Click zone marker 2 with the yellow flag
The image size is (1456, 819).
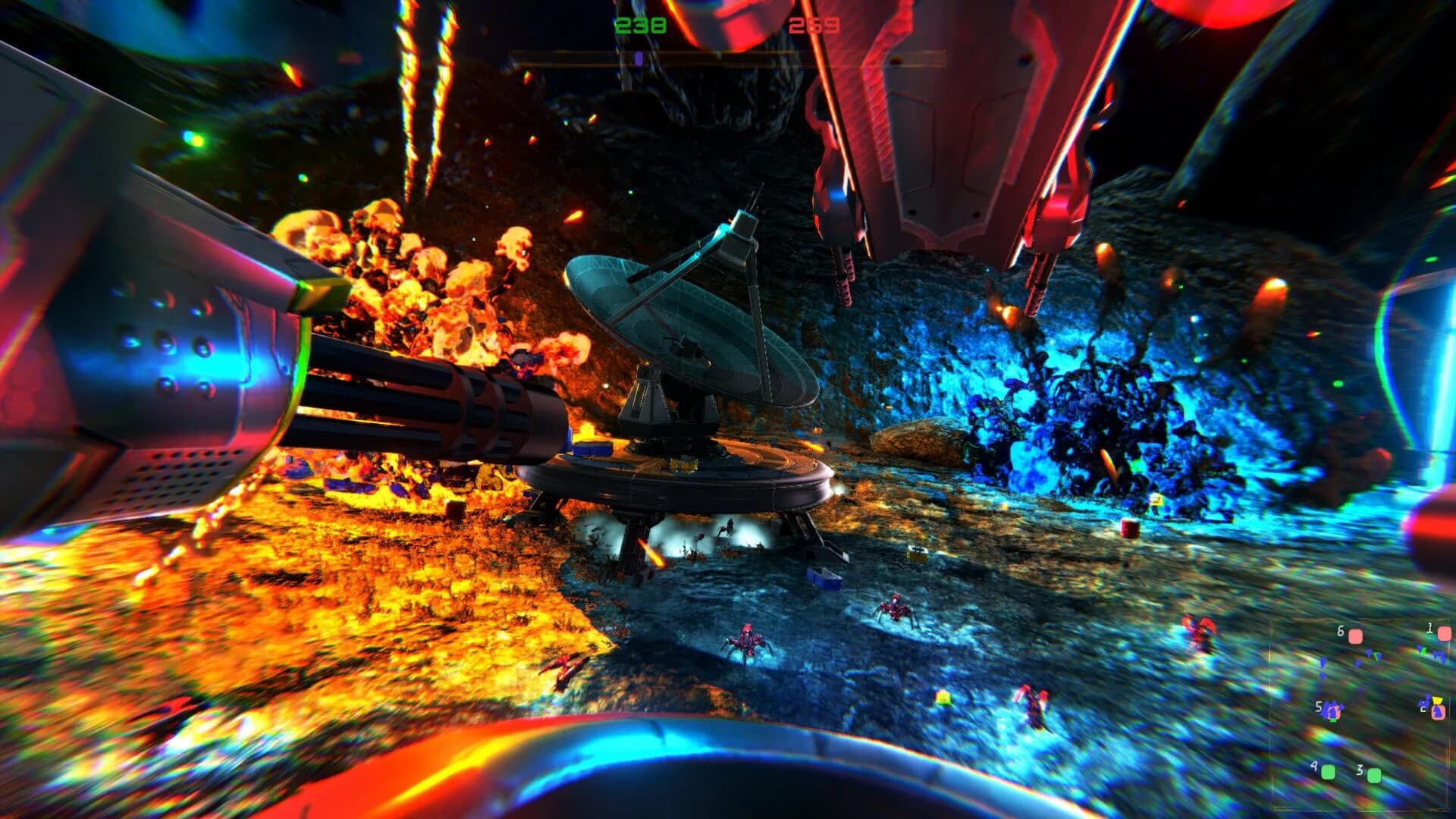click(1439, 711)
